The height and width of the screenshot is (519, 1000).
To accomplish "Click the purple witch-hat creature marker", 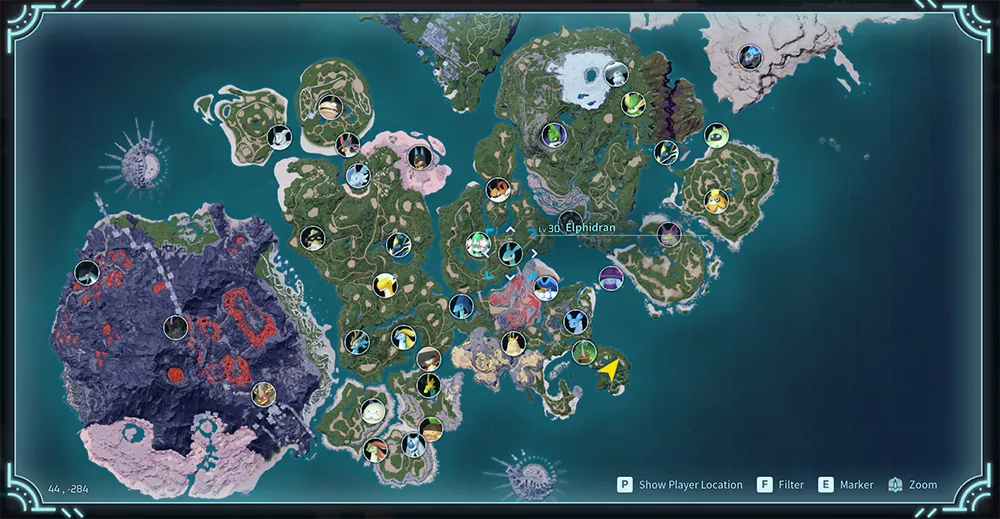I will click(x=611, y=277).
